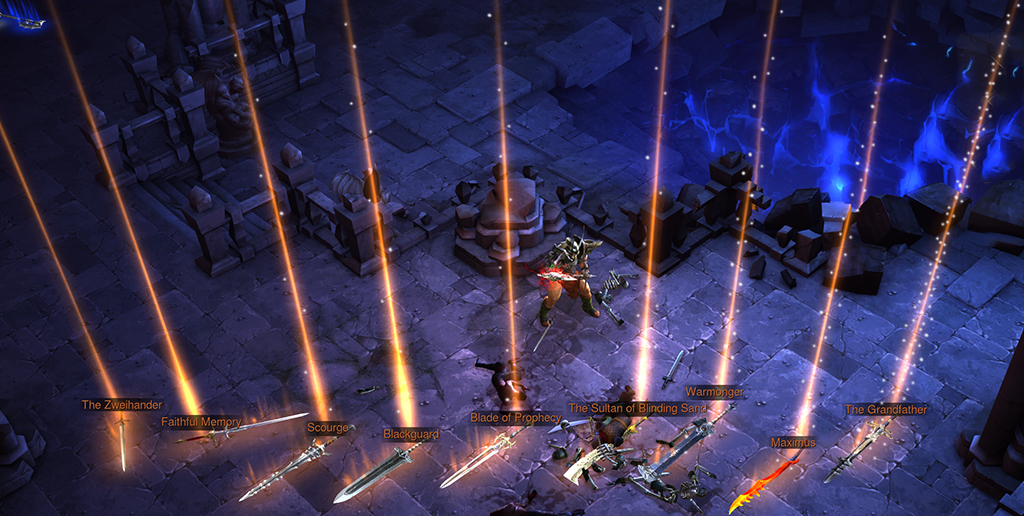Pick up The Sultan of Blinding Sand label
This screenshot has width=1024, height=516.
(637, 408)
